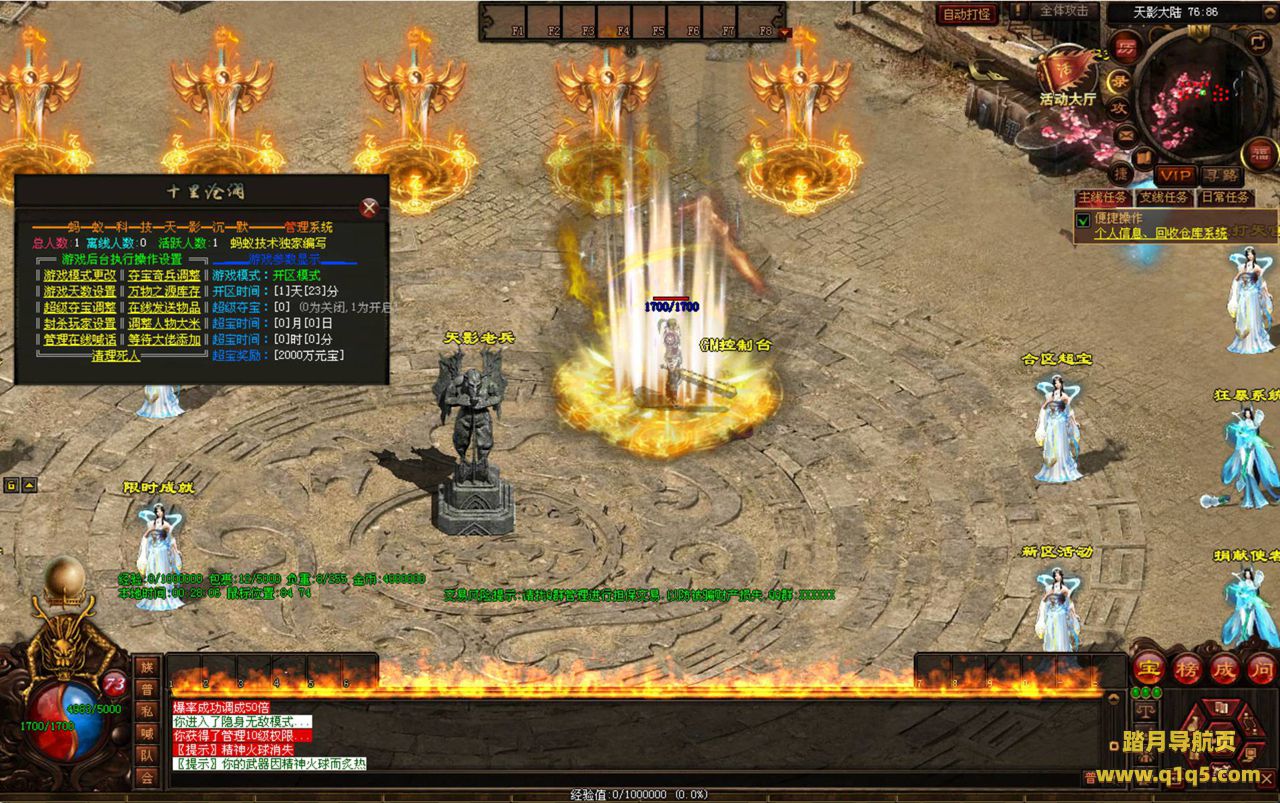This screenshot has height=803, width=1280.
Task: Open 个人信息、回收仓库系统 link
Action: 1160,233
